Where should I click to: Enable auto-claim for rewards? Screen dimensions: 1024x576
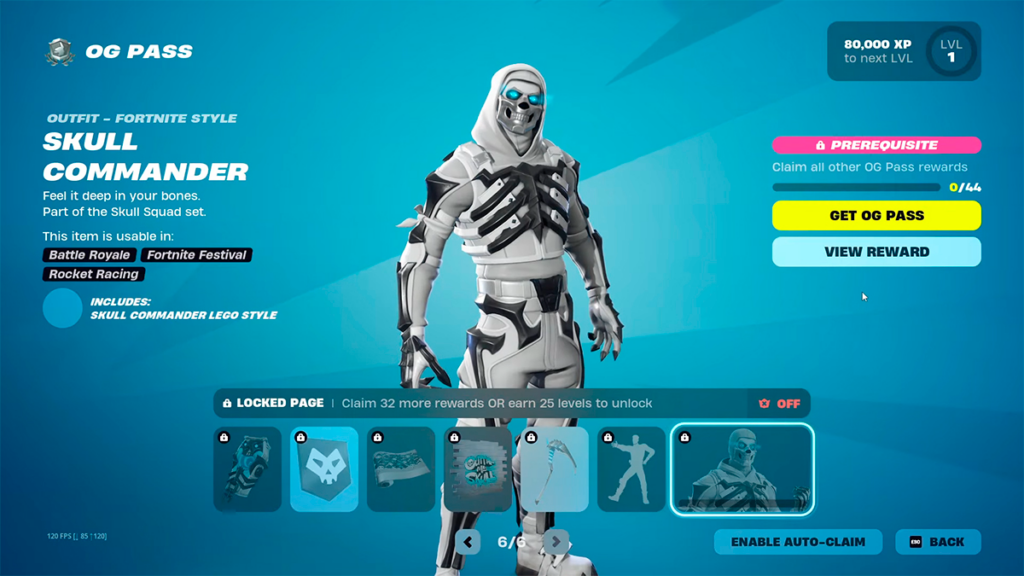point(797,542)
